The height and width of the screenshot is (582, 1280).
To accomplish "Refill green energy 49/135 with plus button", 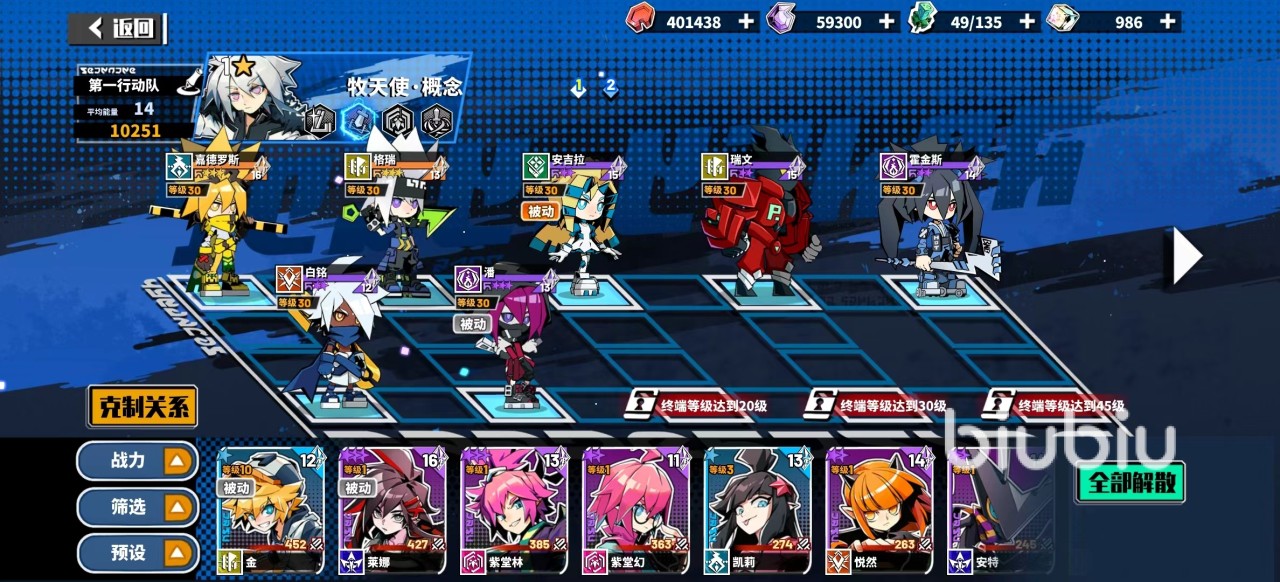I will point(1027,21).
